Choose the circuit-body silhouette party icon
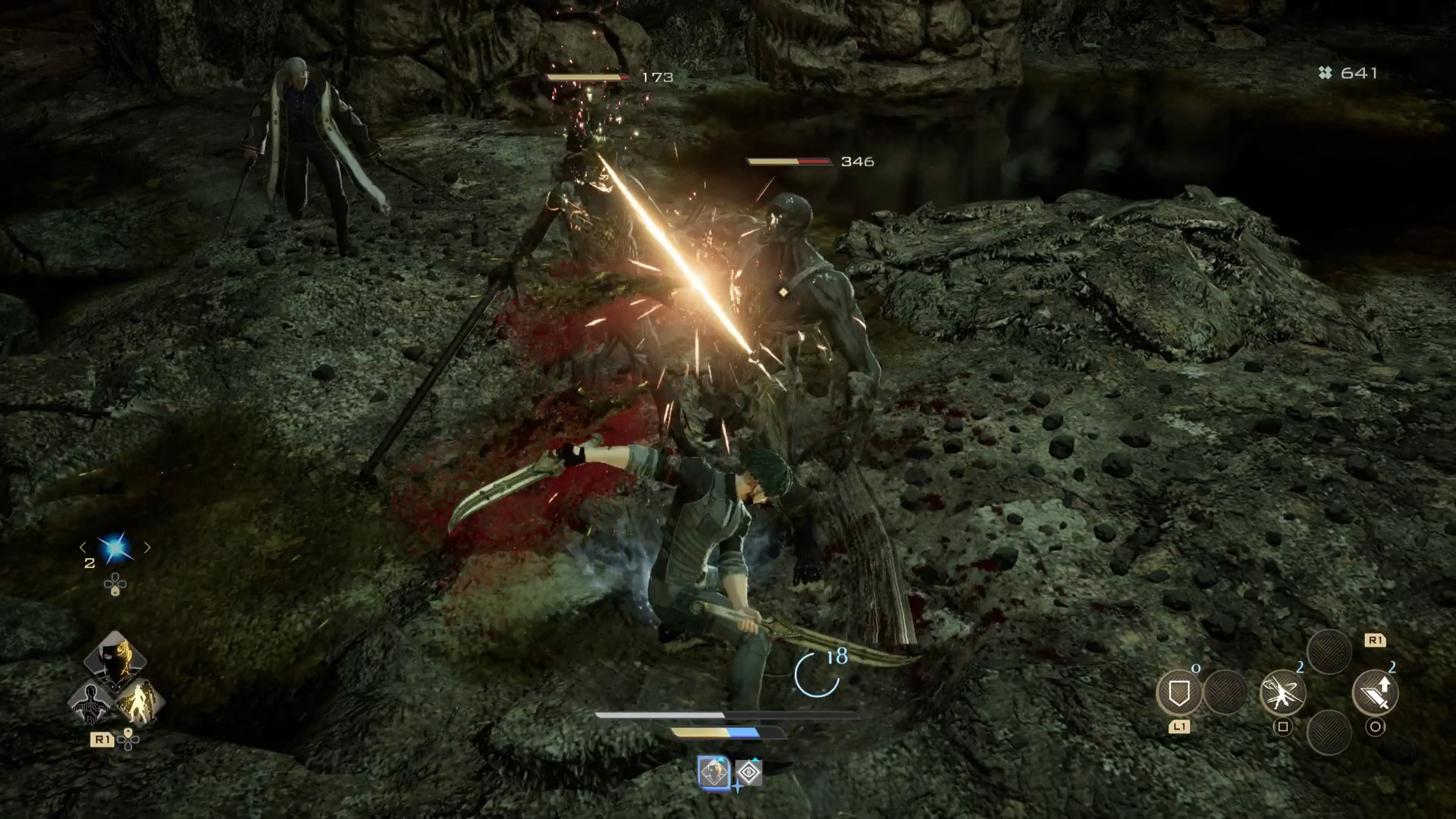The image size is (1456, 819). pyautogui.click(x=89, y=702)
